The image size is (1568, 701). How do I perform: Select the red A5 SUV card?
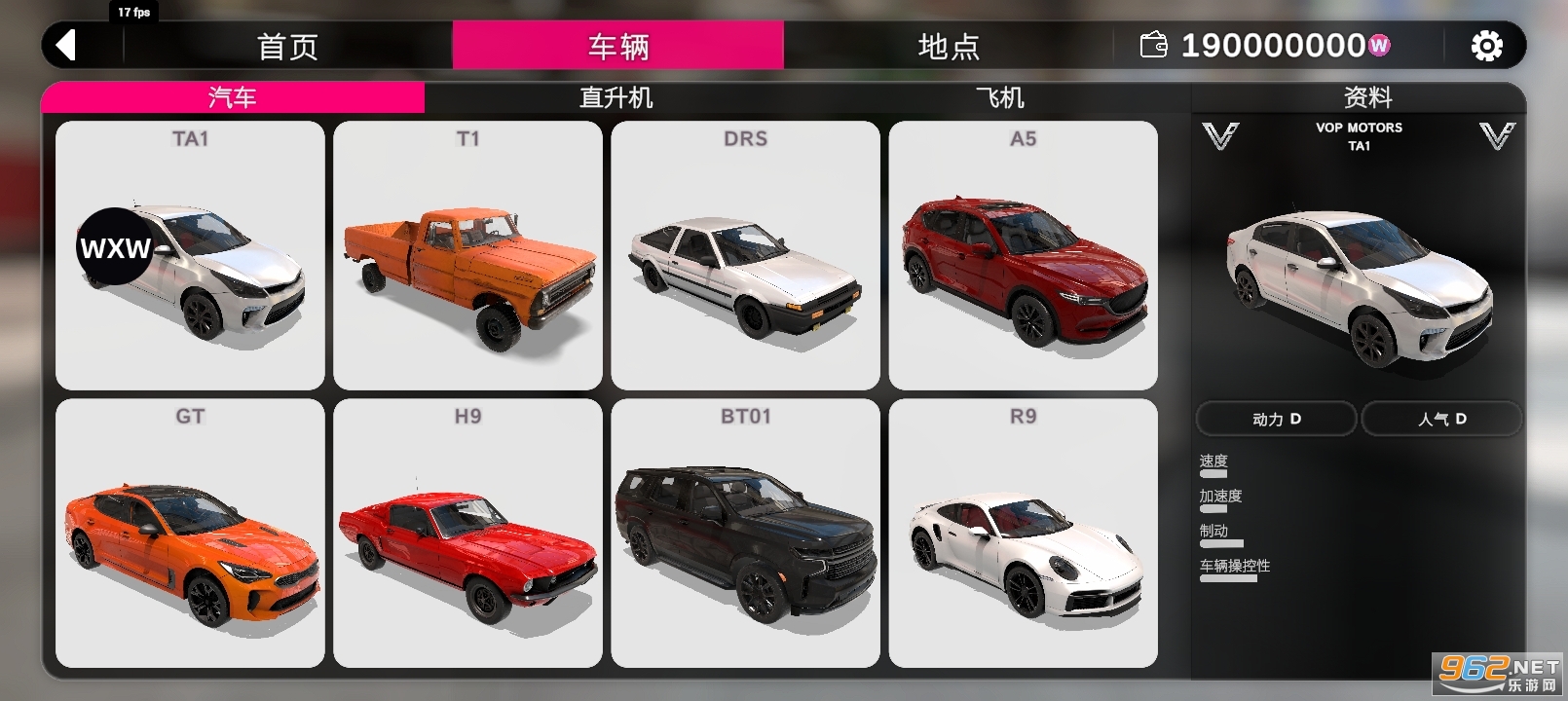1025,253
